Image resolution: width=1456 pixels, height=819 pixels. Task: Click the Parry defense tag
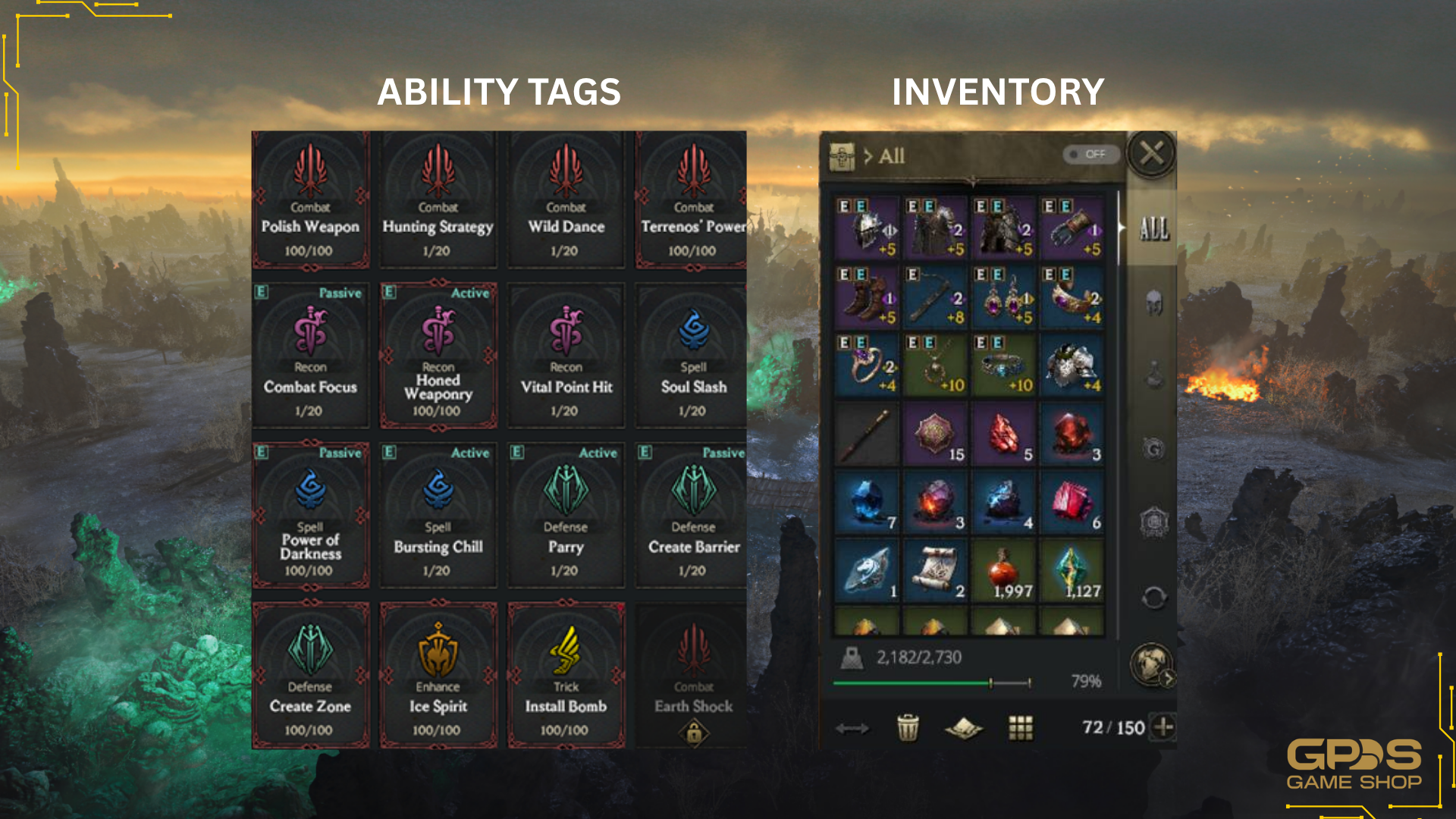(566, 517)
